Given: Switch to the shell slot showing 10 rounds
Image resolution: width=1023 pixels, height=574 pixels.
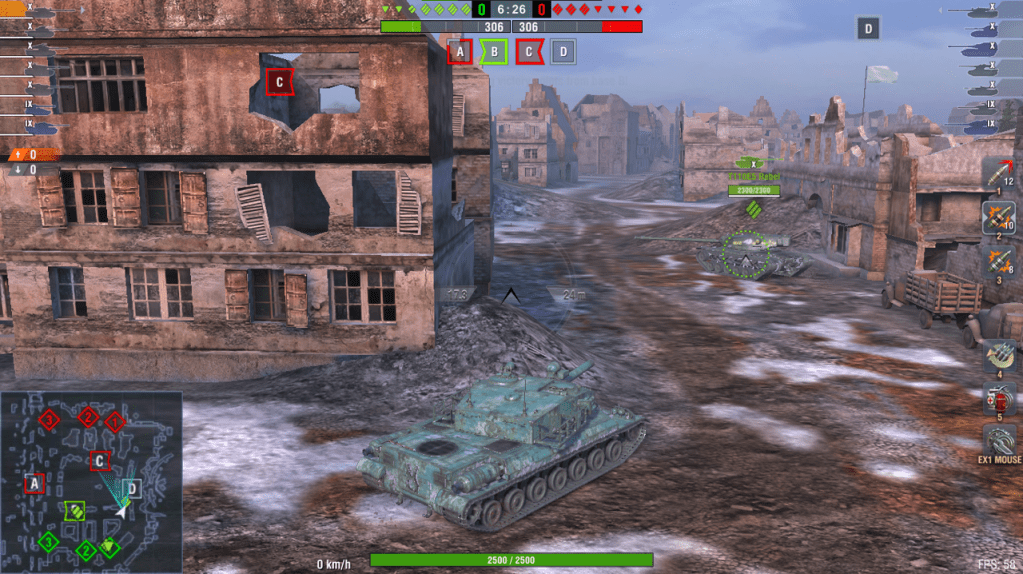Looking at the screenshot, I should coord(998,217).
